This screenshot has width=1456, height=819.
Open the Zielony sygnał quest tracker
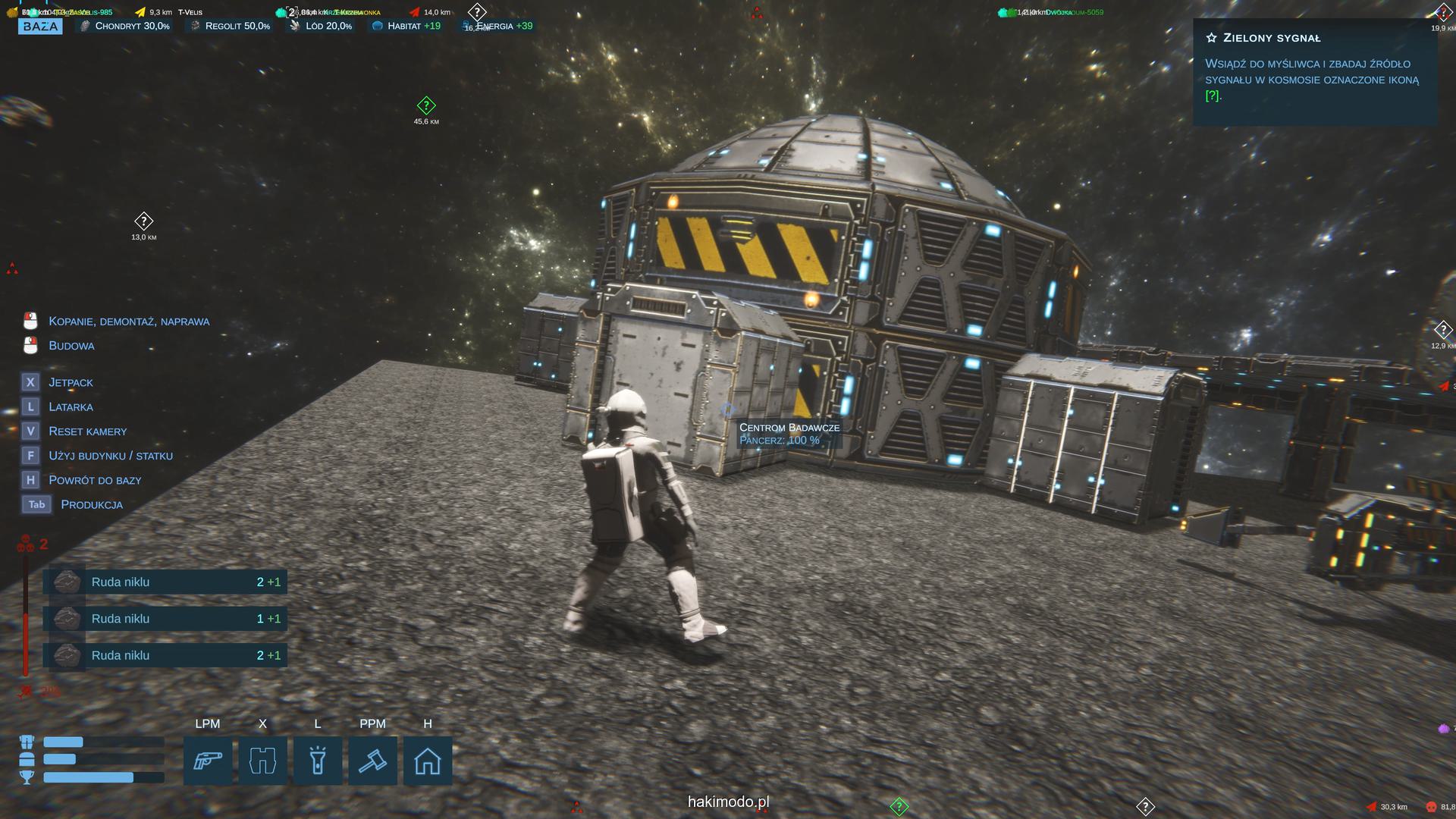(1272, 38)
